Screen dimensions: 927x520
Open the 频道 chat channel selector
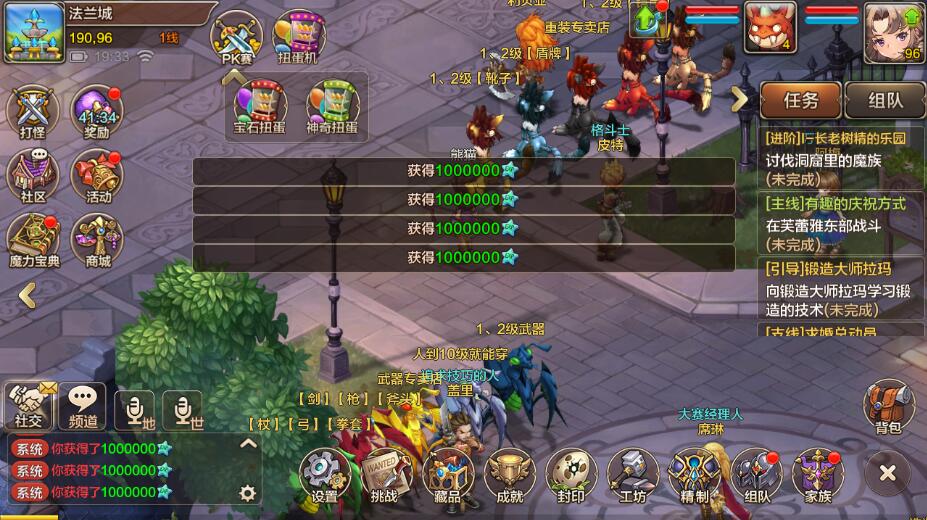[82, 406]
